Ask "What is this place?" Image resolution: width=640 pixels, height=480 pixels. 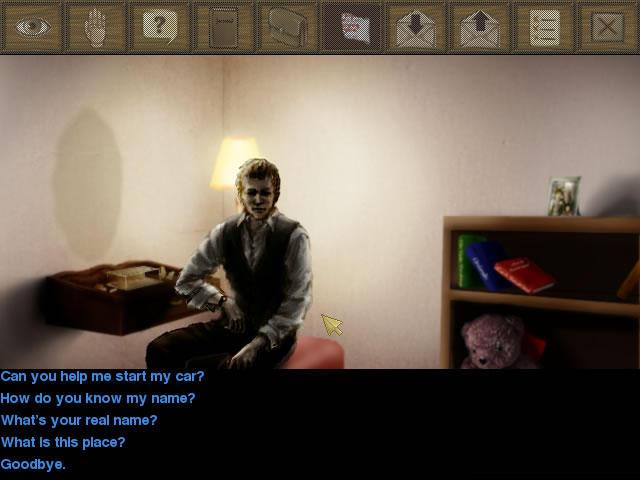[x=63, y=443]
